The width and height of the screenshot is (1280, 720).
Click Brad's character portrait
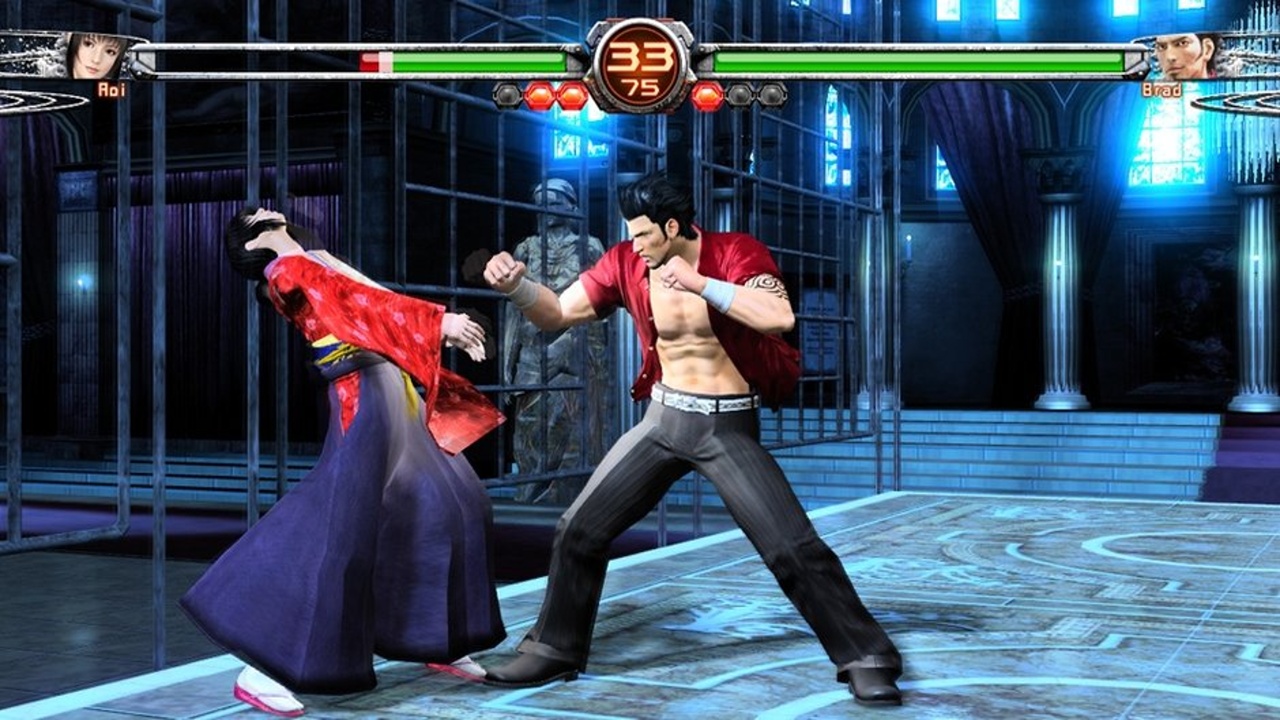point(1180,54)
